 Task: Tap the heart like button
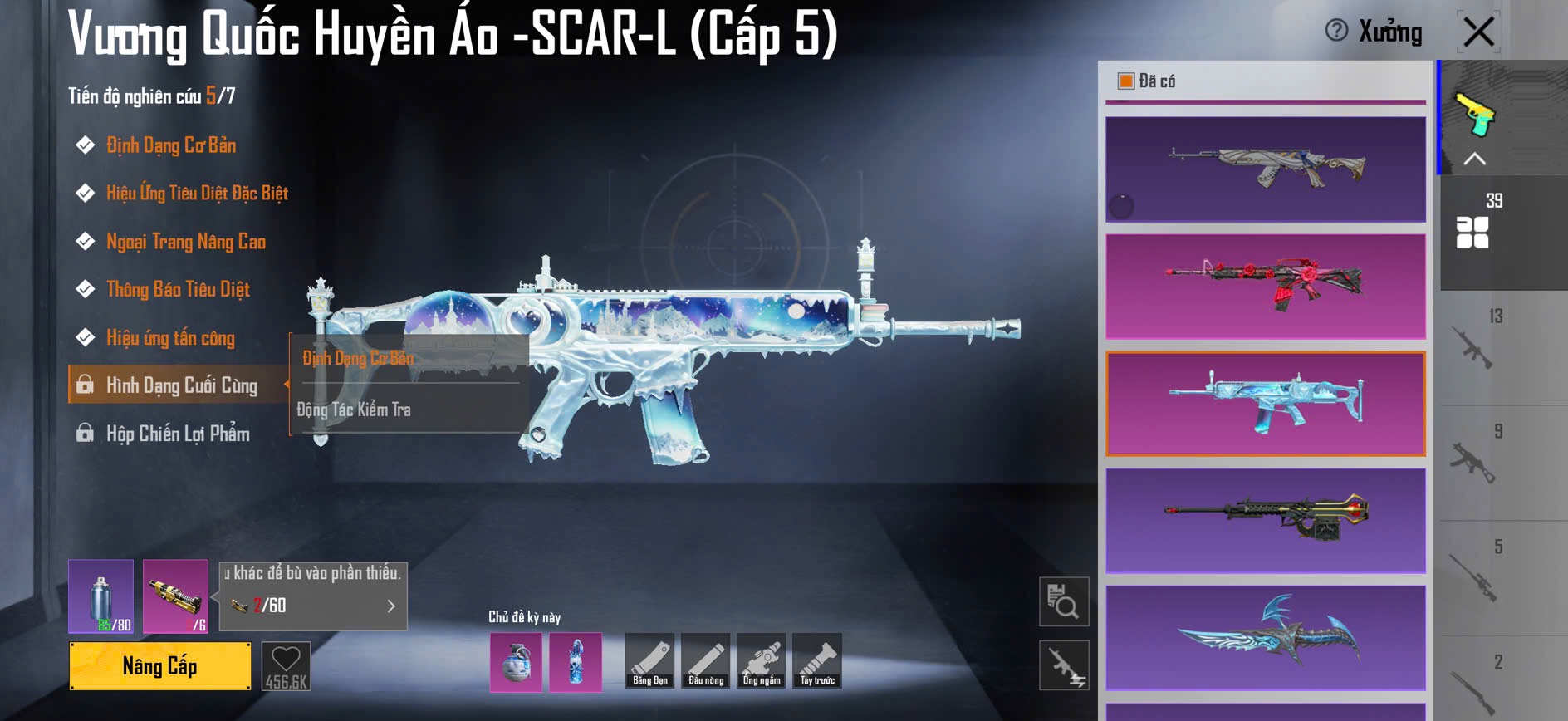(286, 666)
